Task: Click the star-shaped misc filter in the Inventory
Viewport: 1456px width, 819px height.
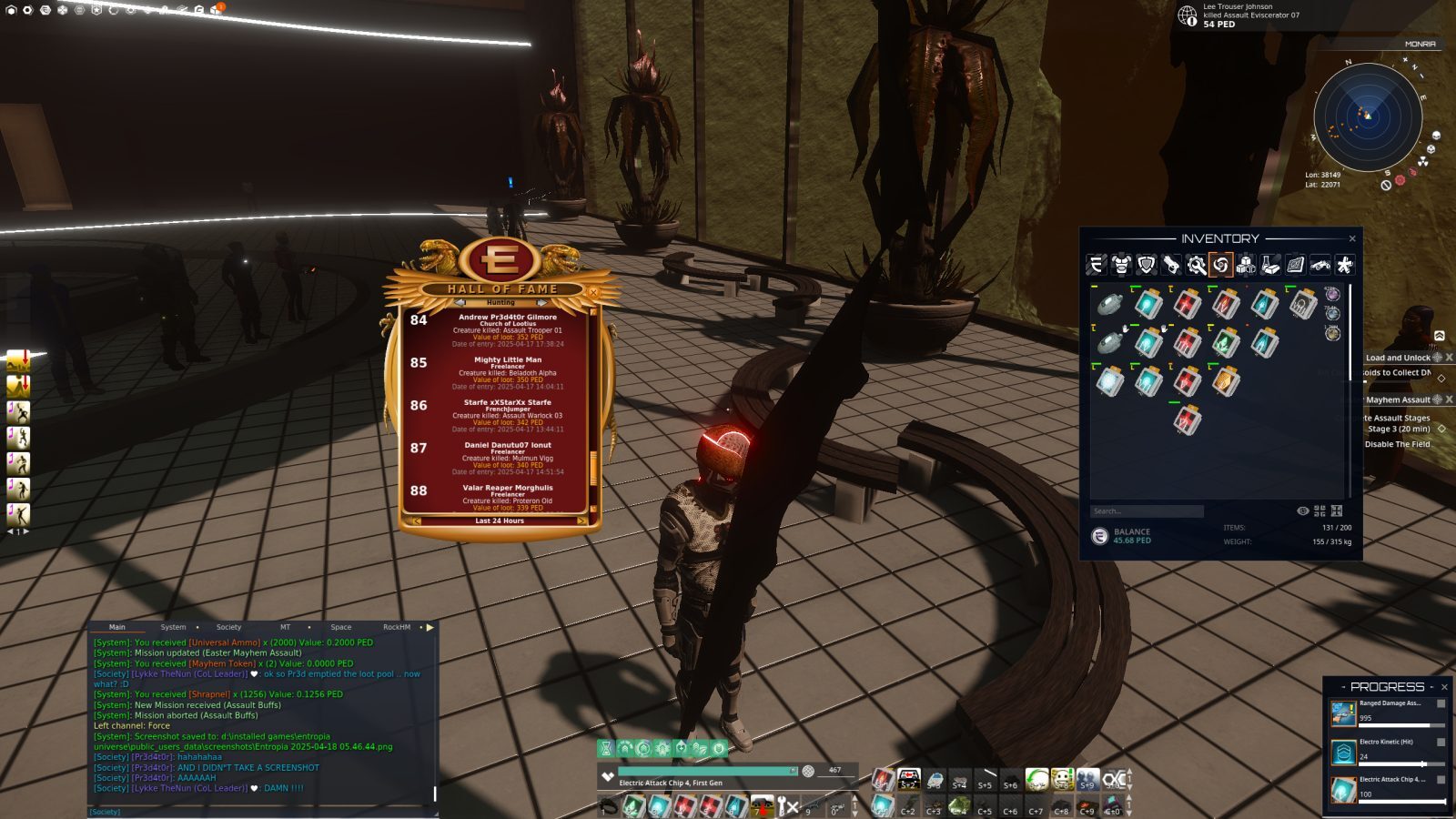Action: 1346,267
